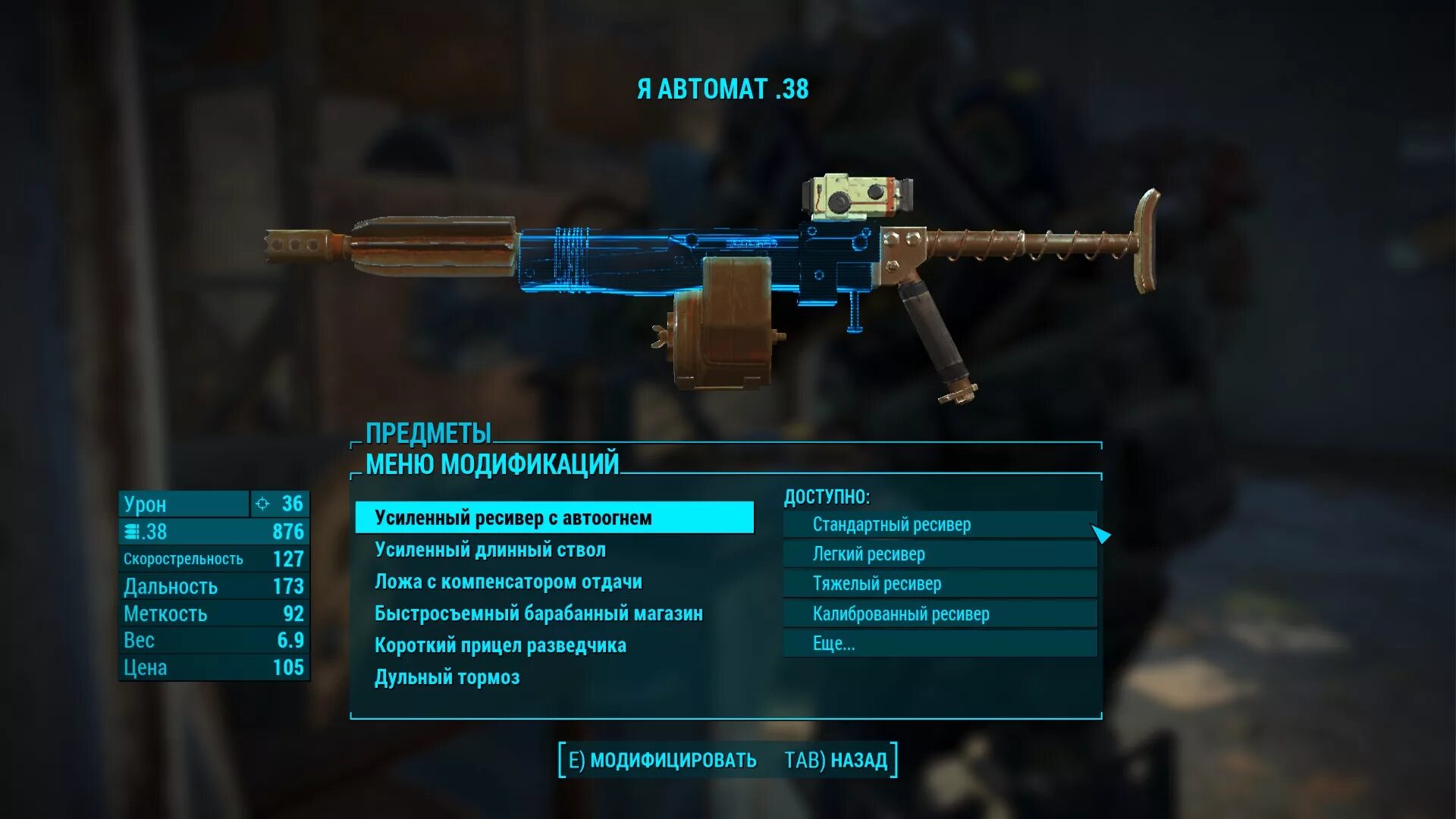Pick the Калиброванный ресивер option
The height and width of the screenshot is (819, 1456).
(939, 613)
